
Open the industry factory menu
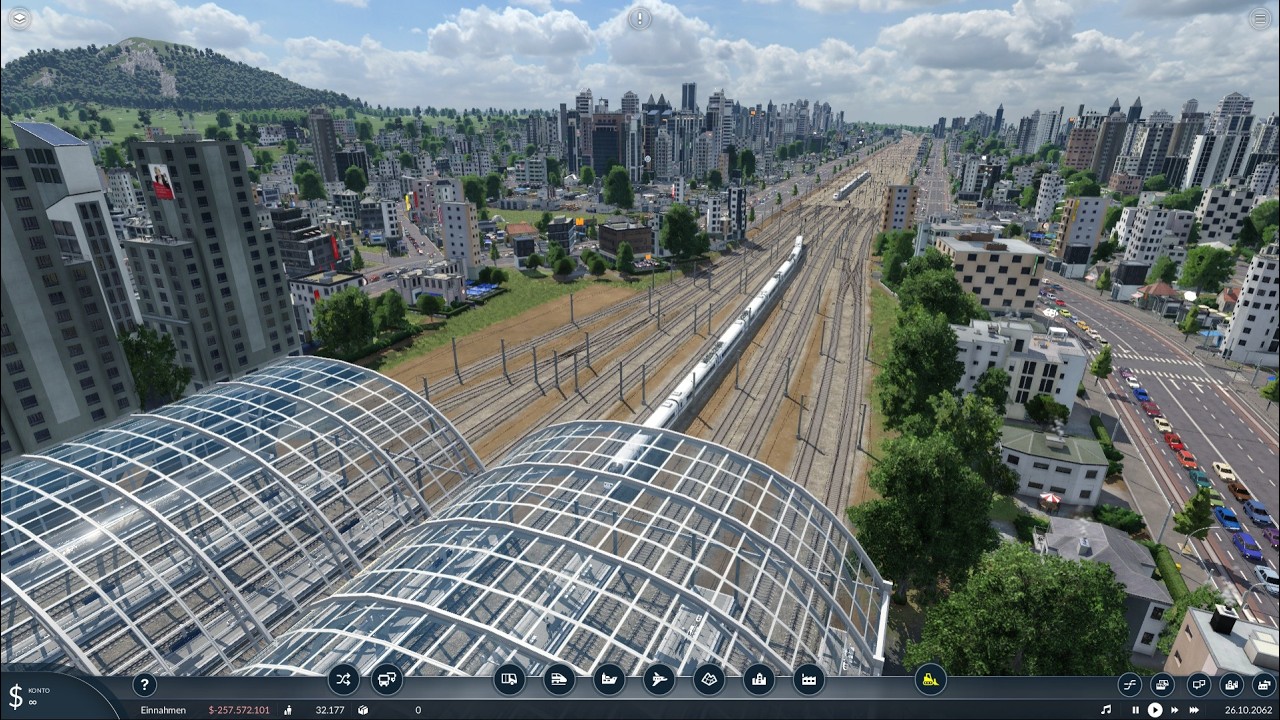point(809,680)
